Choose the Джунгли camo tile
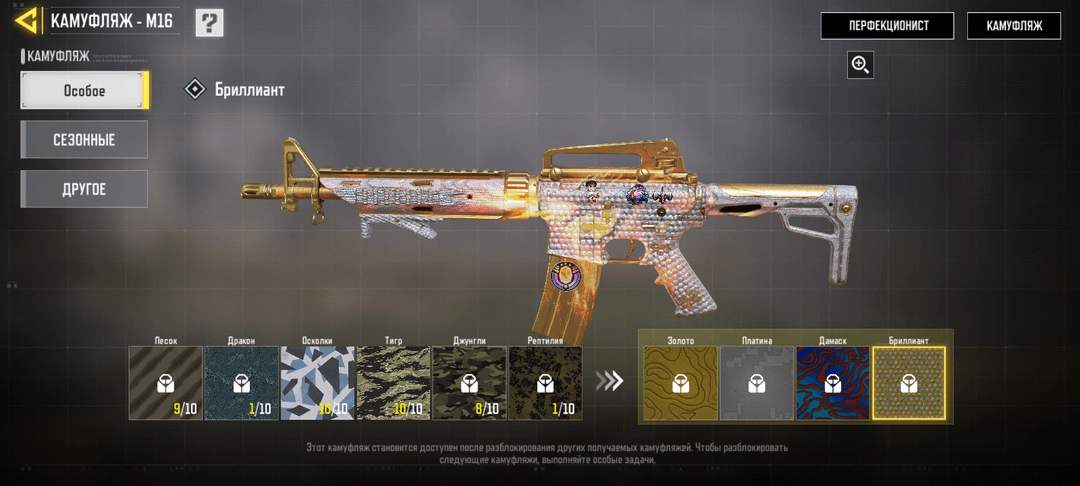 [x=469, y=383]
